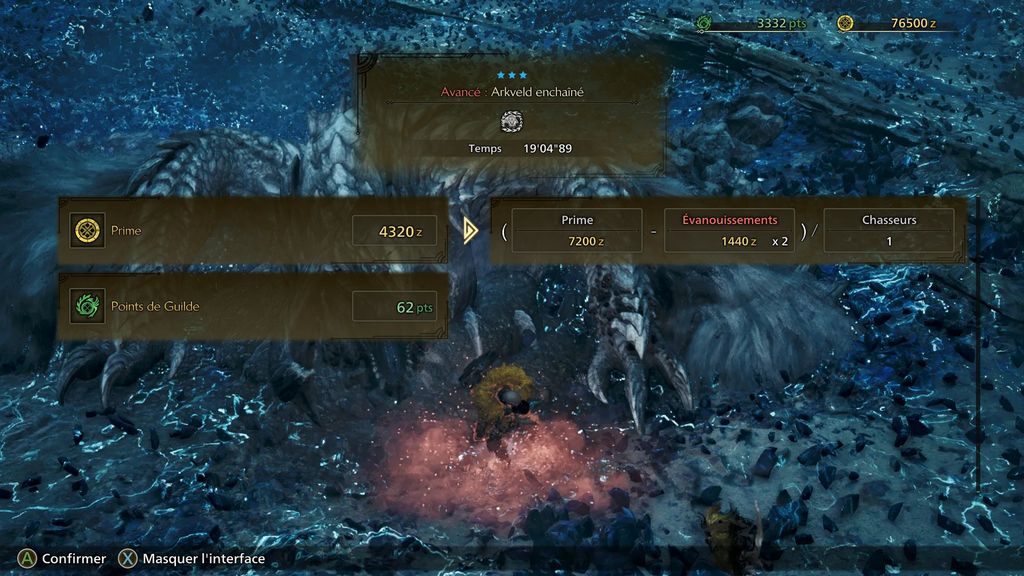Screen dimensions: 1024x576
Task: Select the Prime reward row
Action: coord(253,231)
